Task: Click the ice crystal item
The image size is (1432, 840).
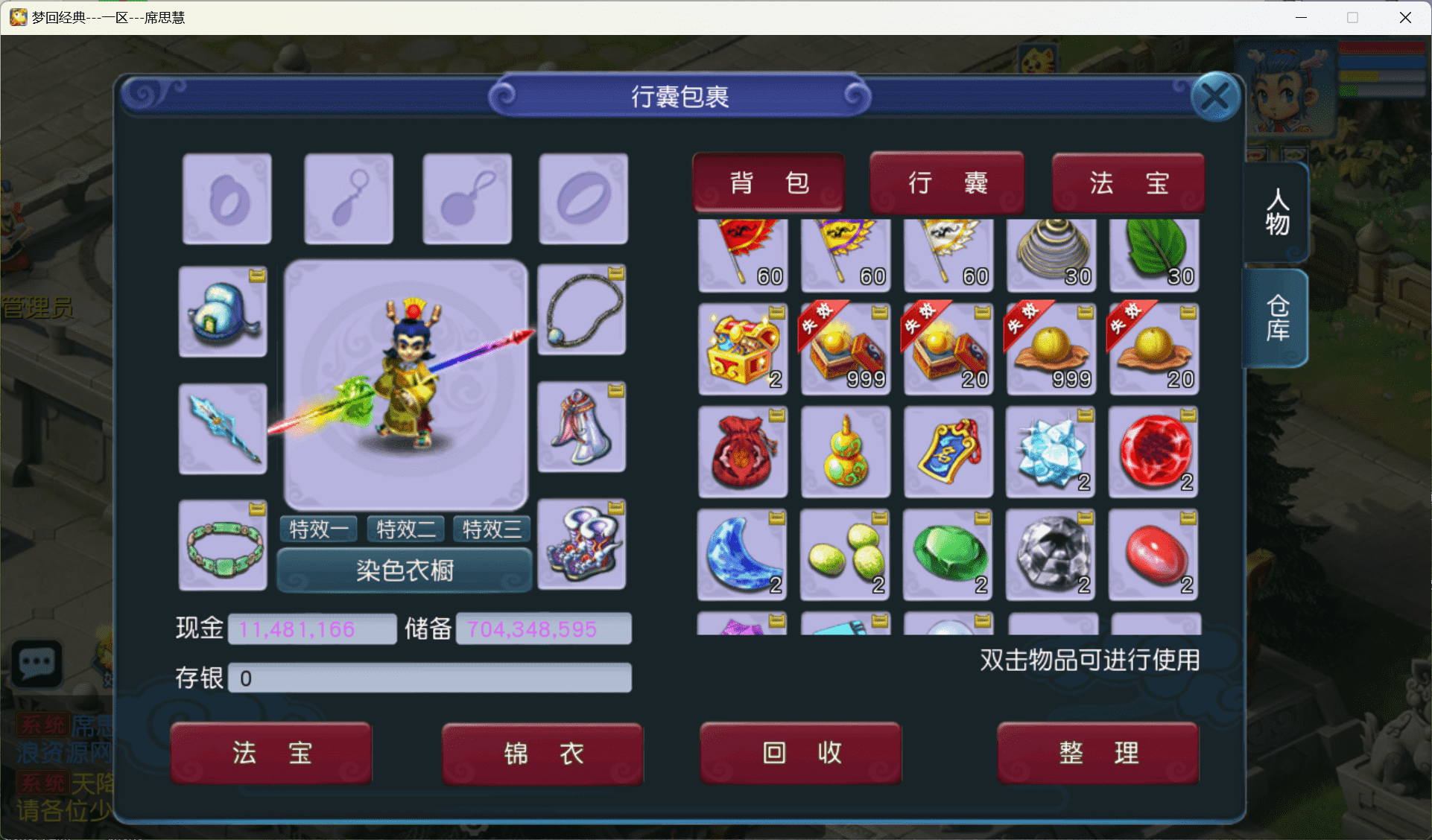Action: [x=1051, y=452]
